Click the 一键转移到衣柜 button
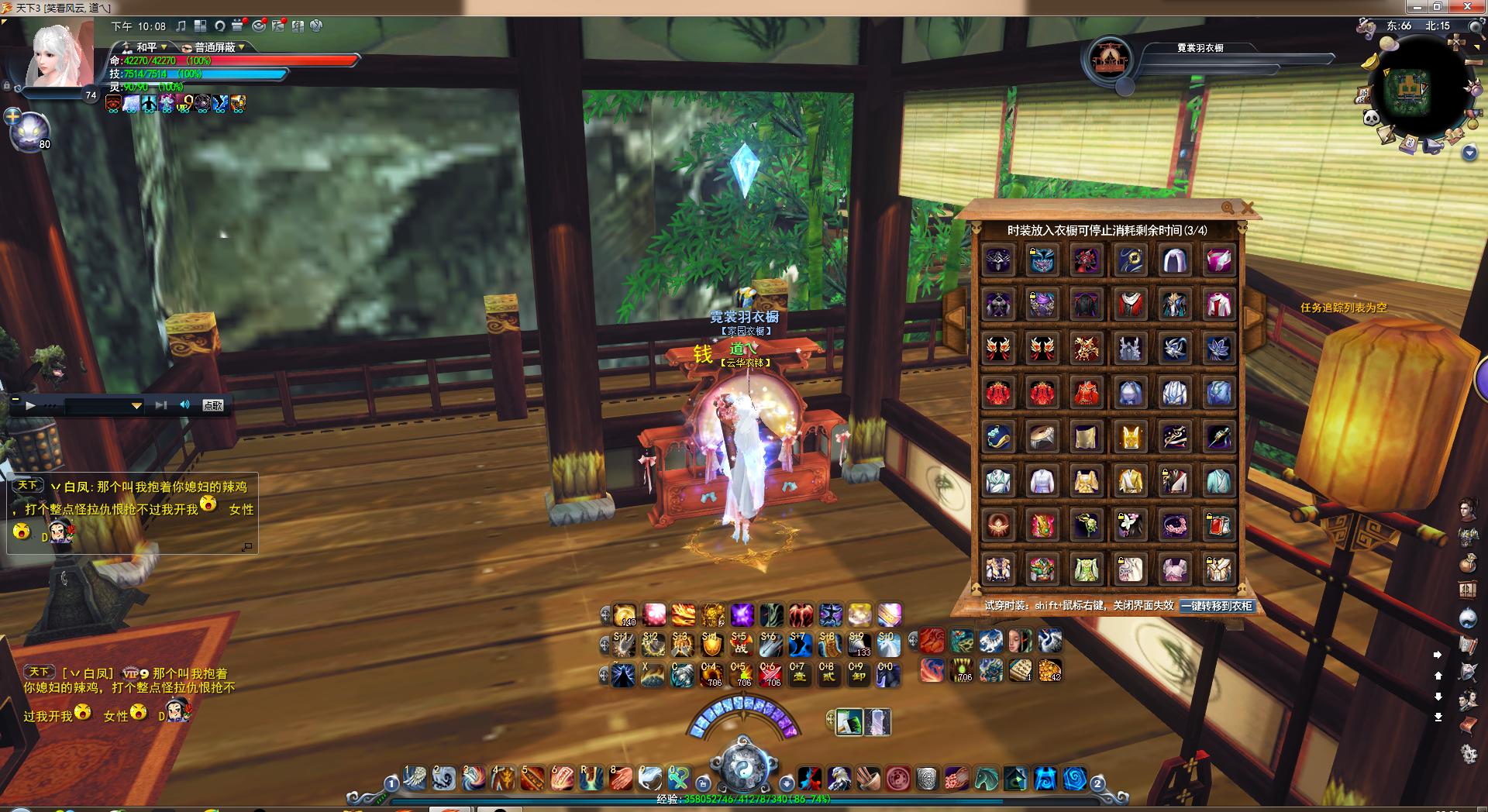The image size is (1488, 812). (x=1216, y=606)
